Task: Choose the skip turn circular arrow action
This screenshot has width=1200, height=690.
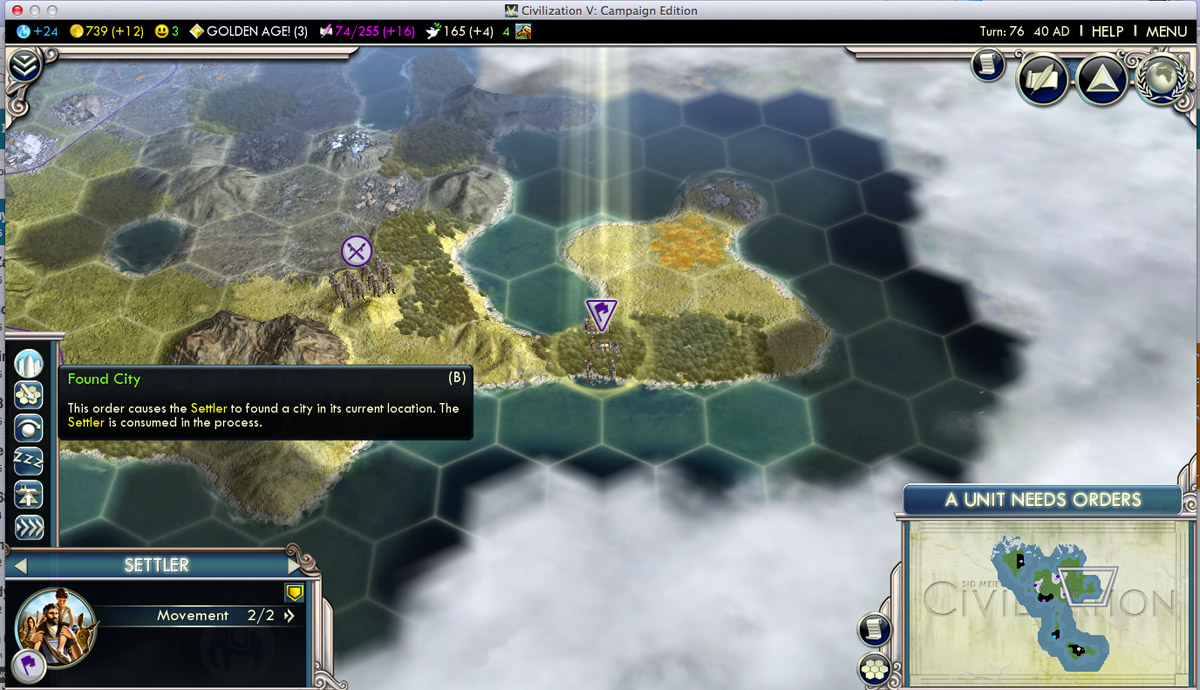Action: pyautogui.click(x=29, y=428)
